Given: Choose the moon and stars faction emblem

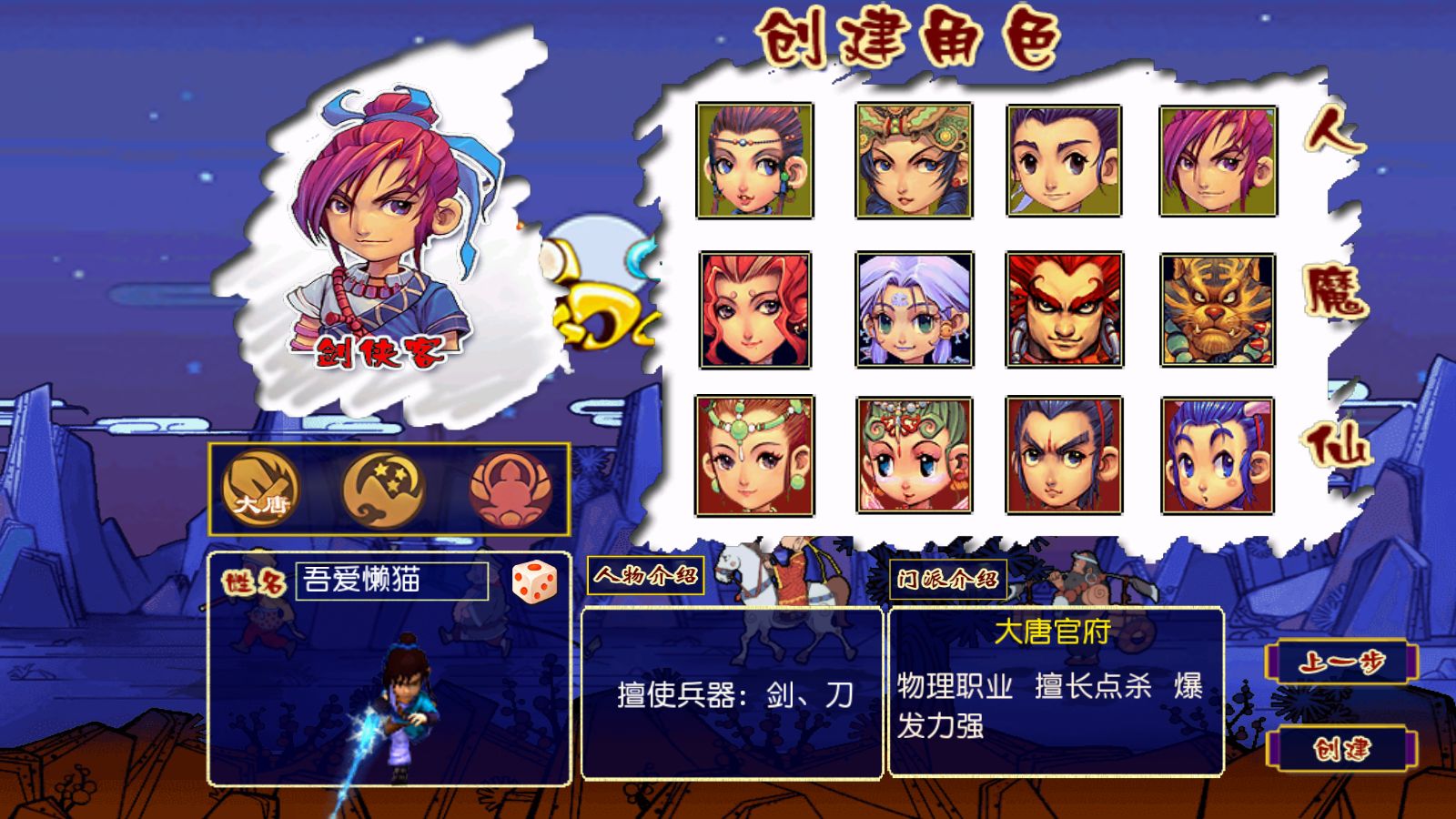Looking at the screenshot, I should [383, 489].
